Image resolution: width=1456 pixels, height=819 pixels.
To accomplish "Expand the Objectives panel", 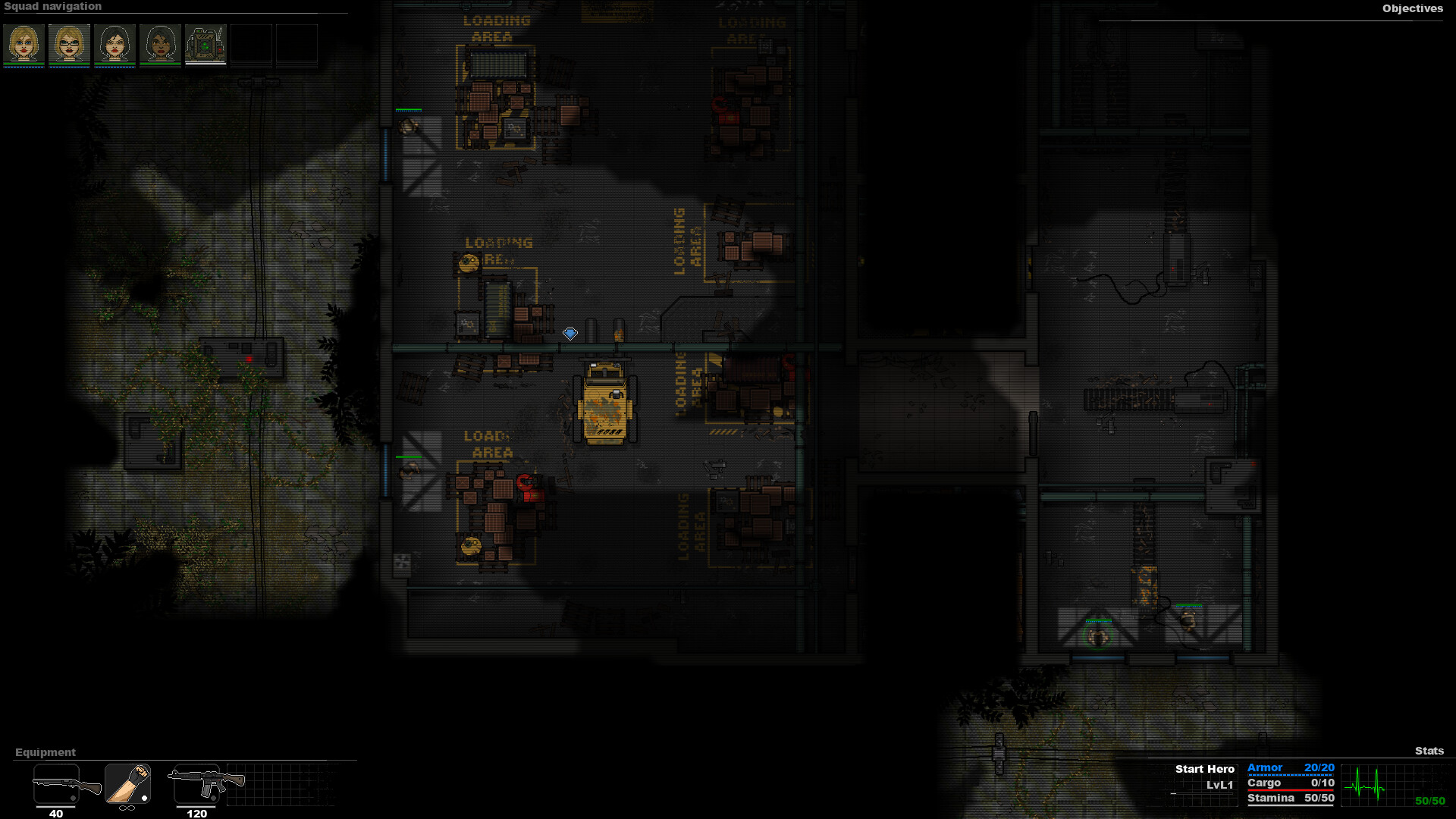I will (x=1414, y=9).
